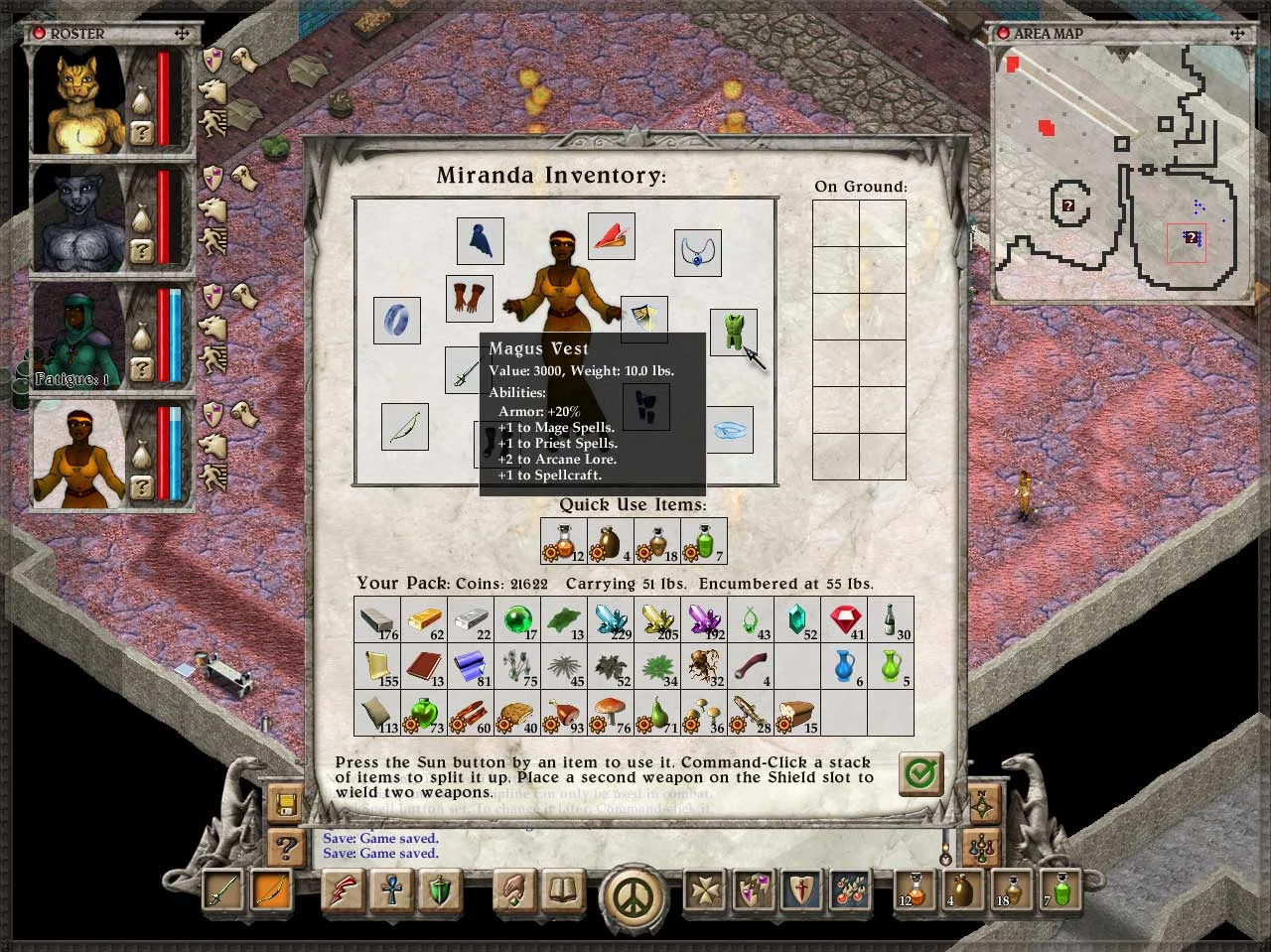Open the help question mark button
Viewport: 1271px width, 952px height.
coord(286,847)
